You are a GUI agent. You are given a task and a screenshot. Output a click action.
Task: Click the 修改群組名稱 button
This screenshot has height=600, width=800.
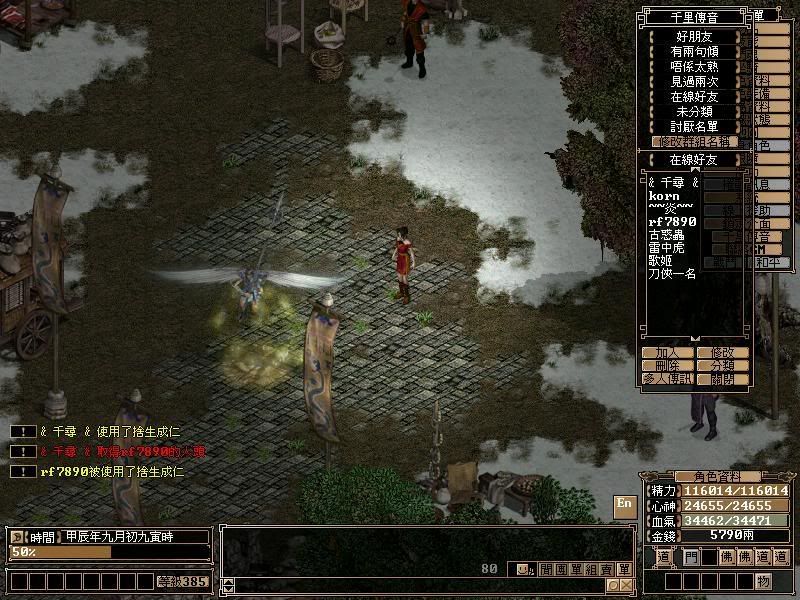(x=694, y=142)
